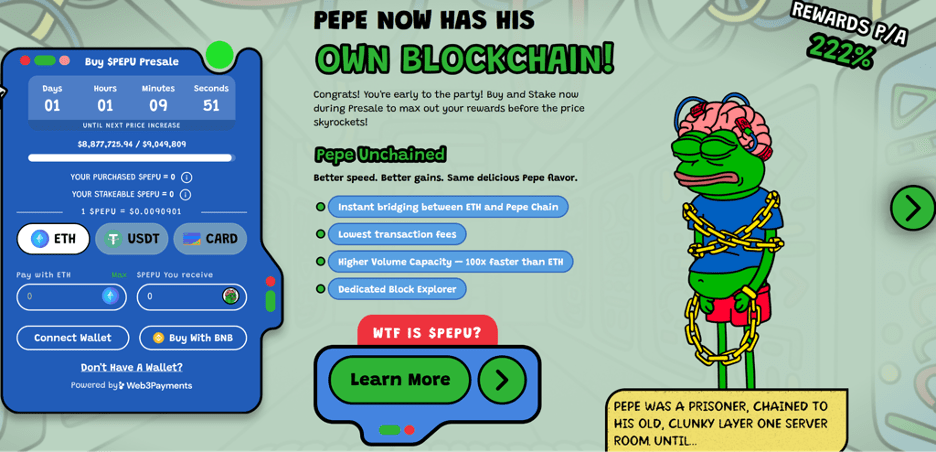Show info for Your Stakeable $PEPU
Image resolution: width=936 pixels, height=452 pixels.
[185, 194]
